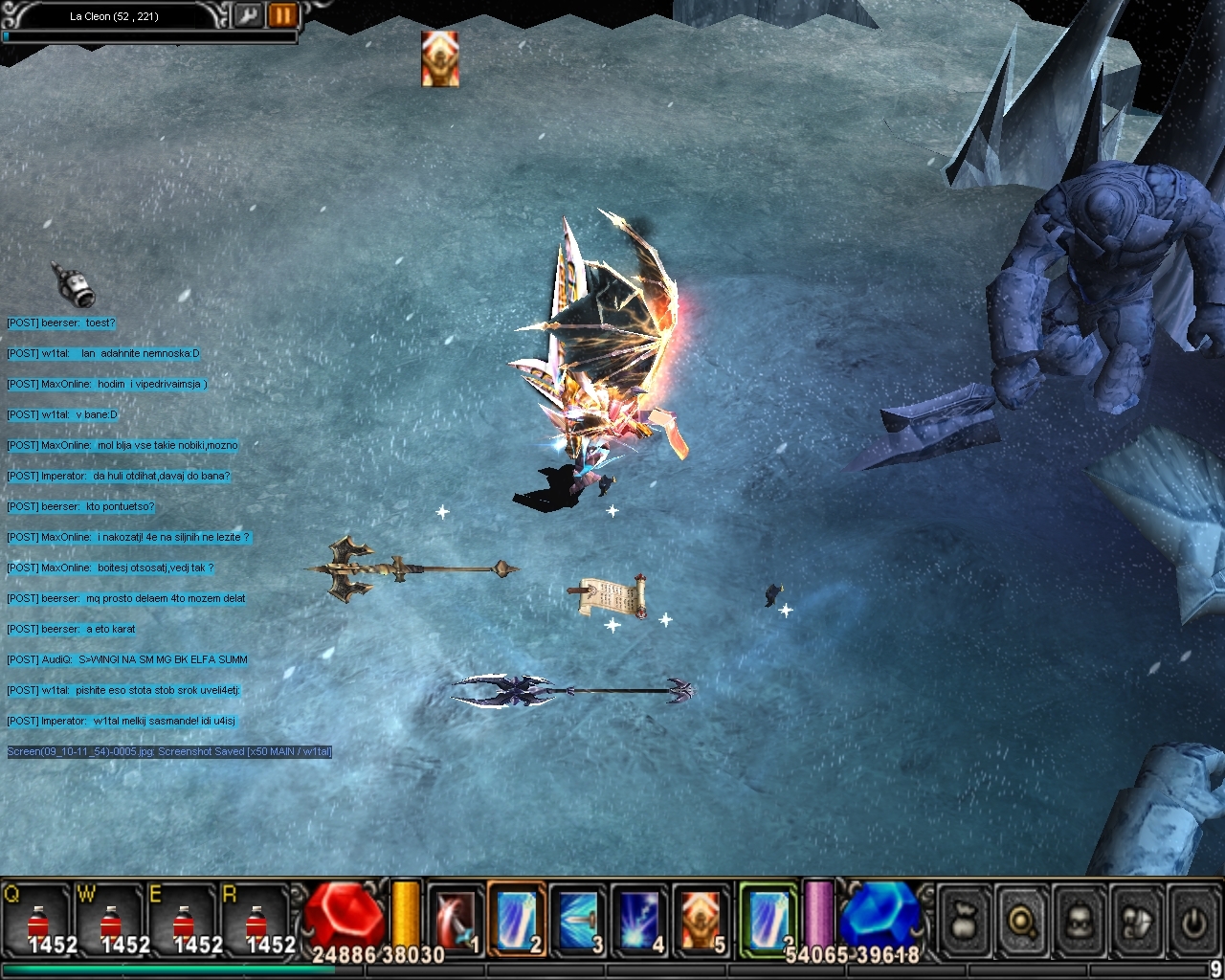Click the active buff icon at top

click(440, 58)
